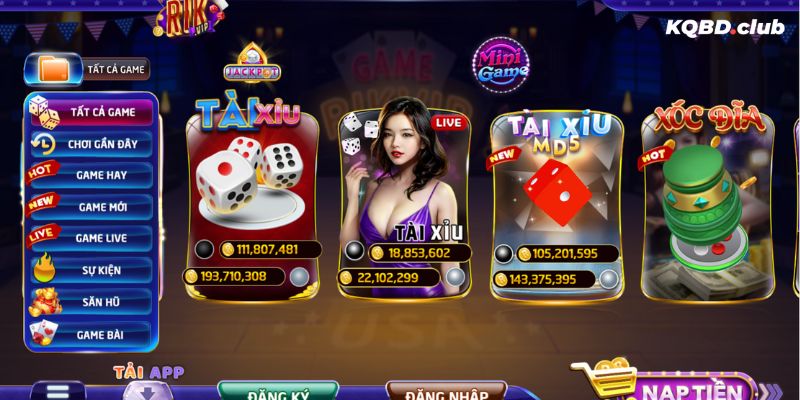Show the Game Hay hot category

[x=92, y=175]
